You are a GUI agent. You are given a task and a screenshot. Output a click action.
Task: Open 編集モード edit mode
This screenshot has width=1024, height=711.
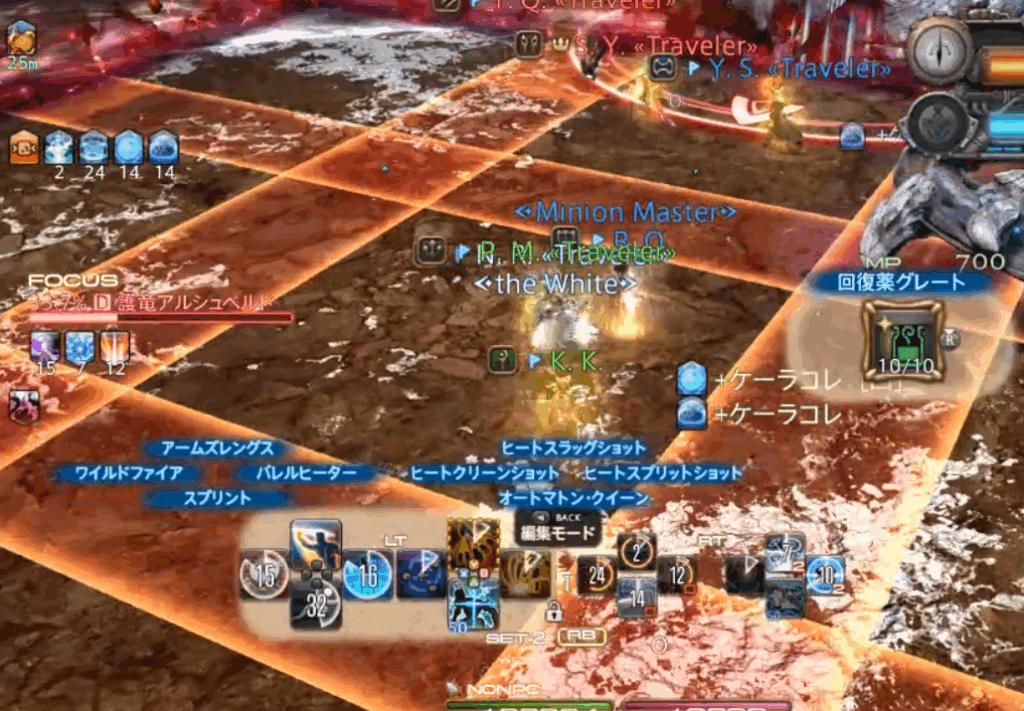558,533
